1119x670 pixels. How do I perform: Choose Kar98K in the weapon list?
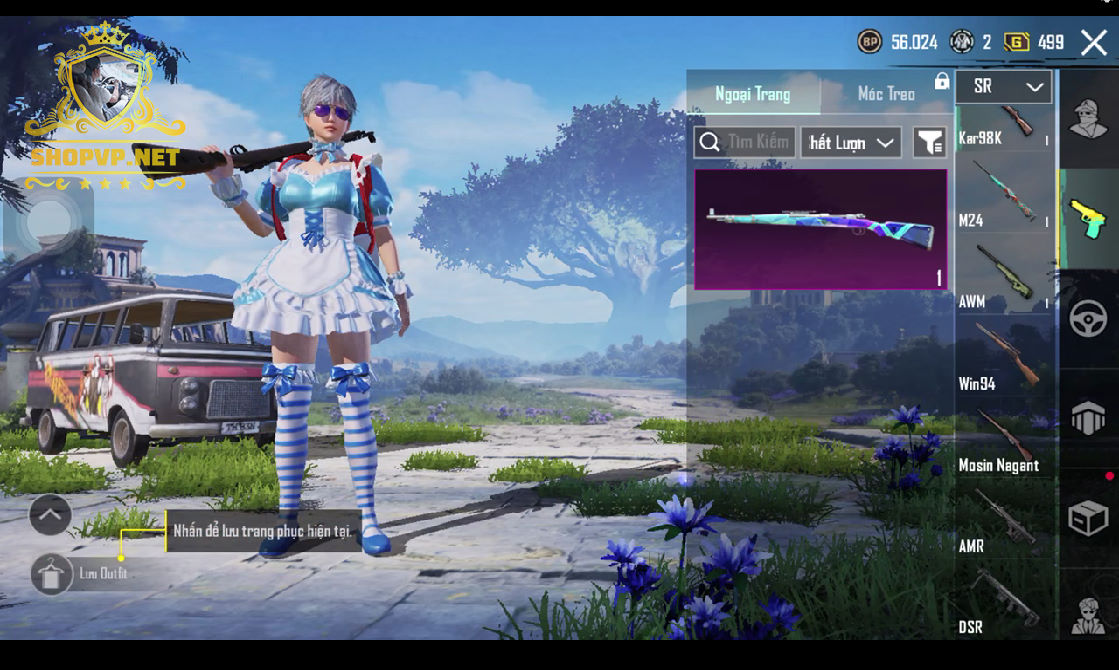1004,125
